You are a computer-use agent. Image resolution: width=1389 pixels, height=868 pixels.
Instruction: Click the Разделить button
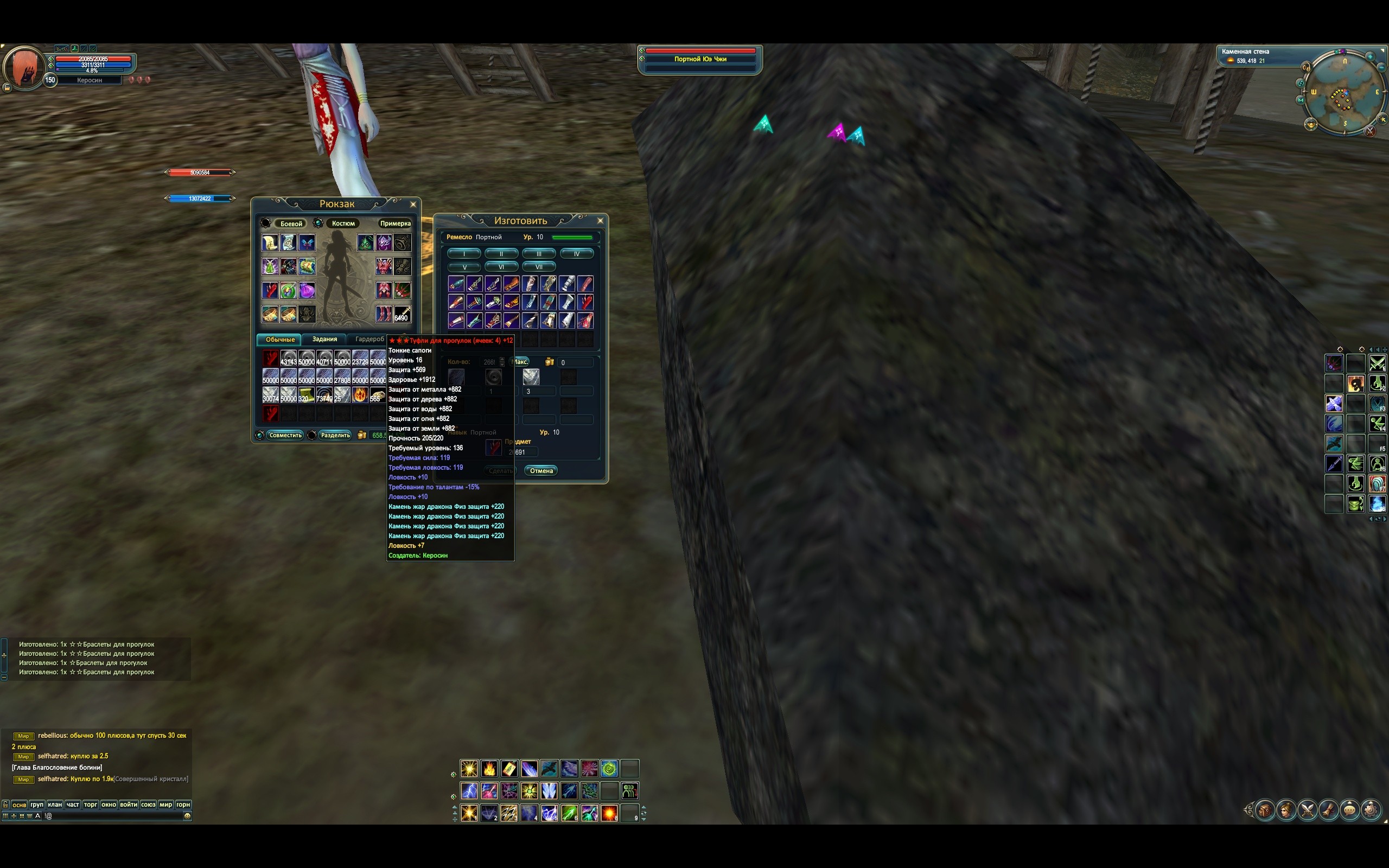point(335,435)
